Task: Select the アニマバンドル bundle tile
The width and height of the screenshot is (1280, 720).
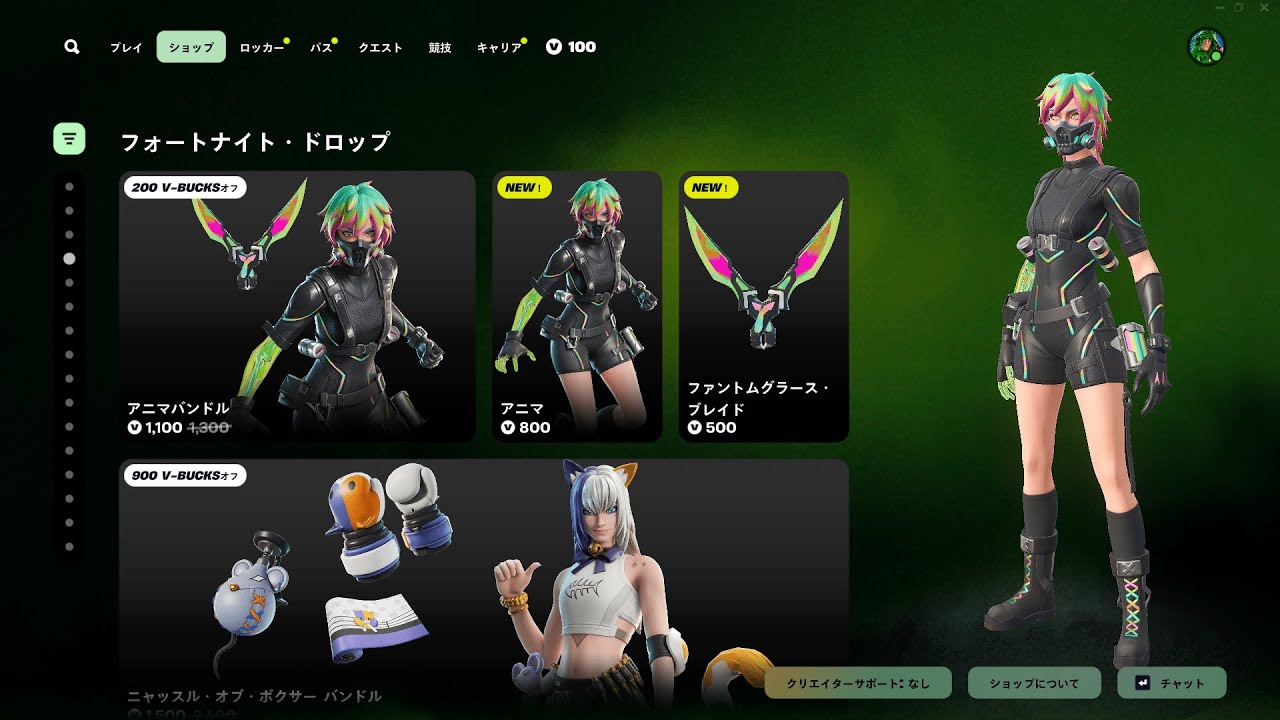Action: click(297, 306)
